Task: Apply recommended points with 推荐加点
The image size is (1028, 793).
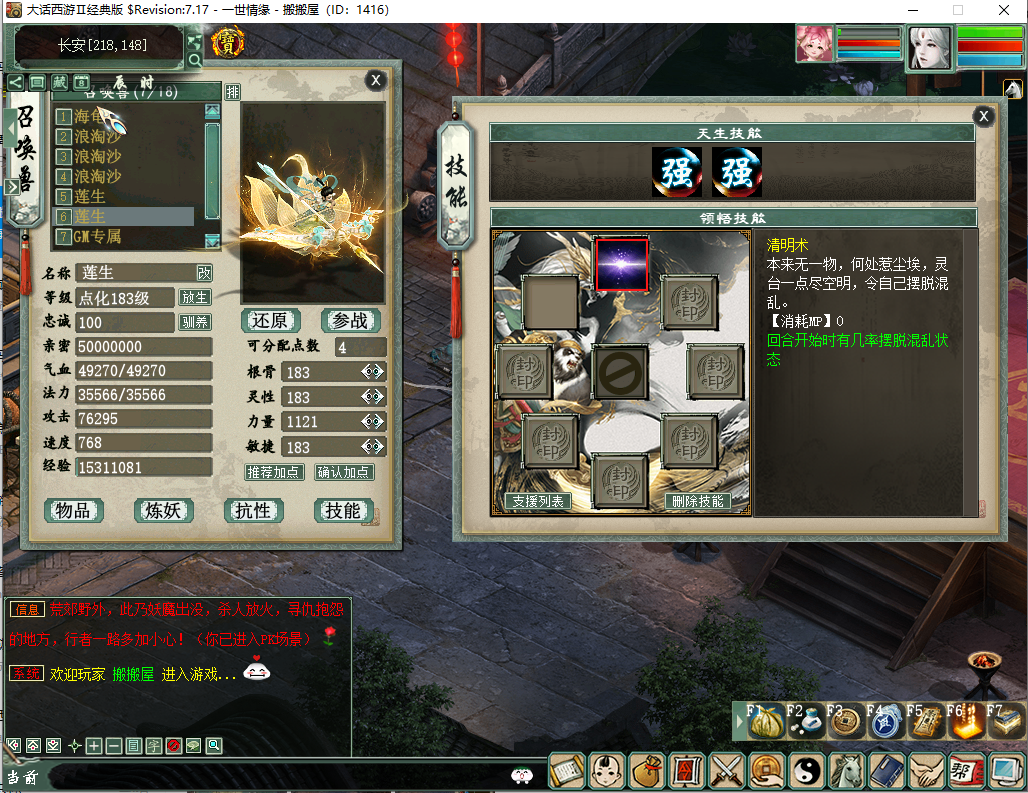Action: pos(274,472)
